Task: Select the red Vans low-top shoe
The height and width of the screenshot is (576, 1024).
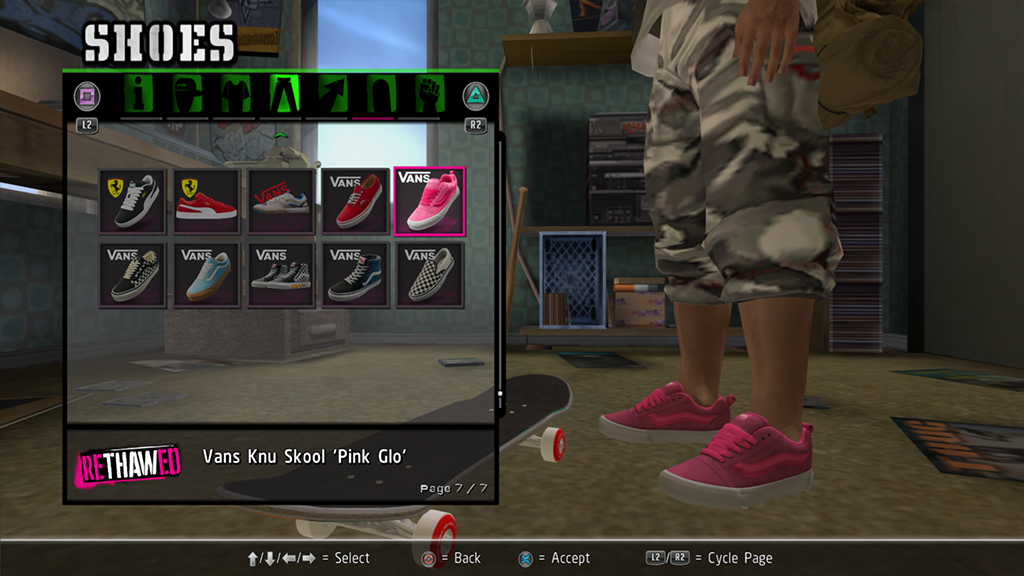Action: 355,201
